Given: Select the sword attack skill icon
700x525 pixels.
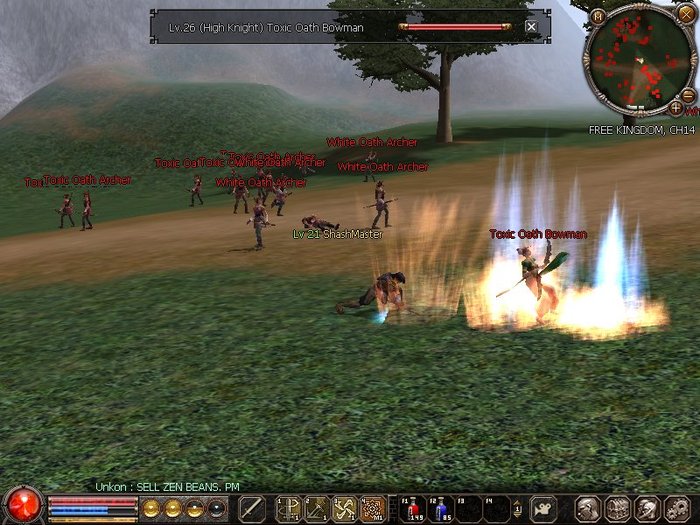Looking at the screenshot, I should pyautogui.click(x=253, y=508).
